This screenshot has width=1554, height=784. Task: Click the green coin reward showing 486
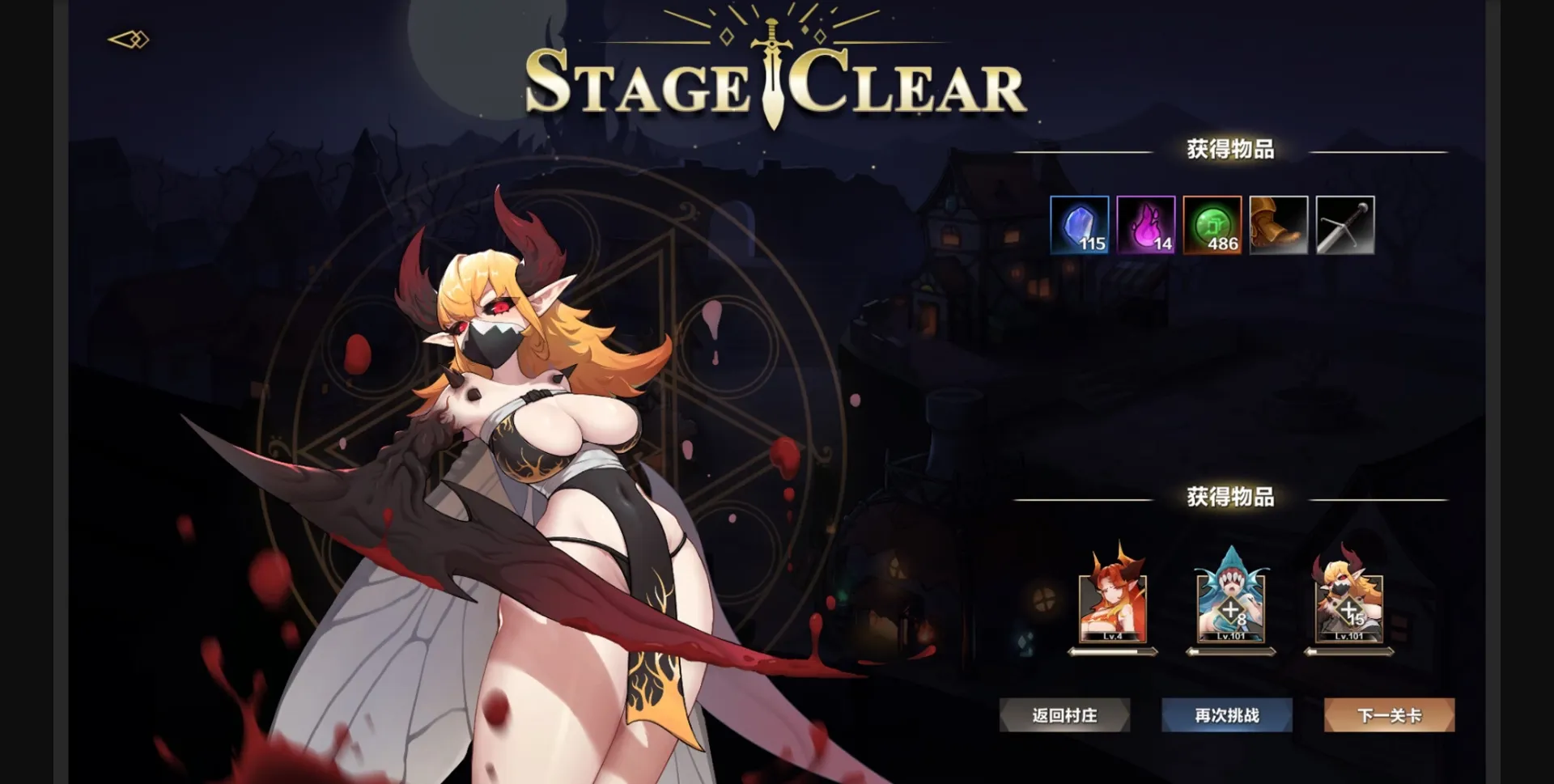click(x=1212, y=225)
